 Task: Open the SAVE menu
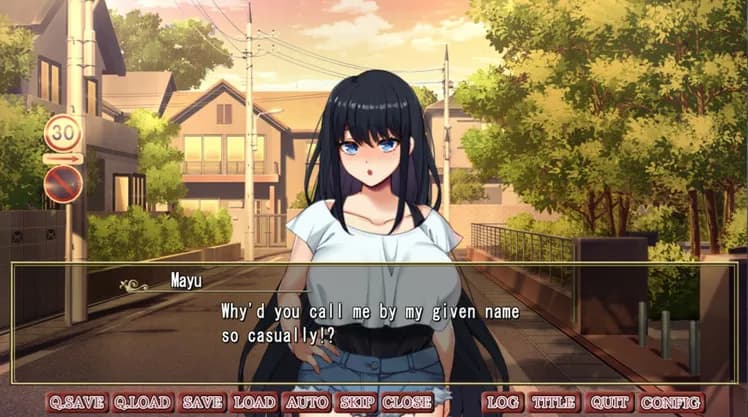203,402
